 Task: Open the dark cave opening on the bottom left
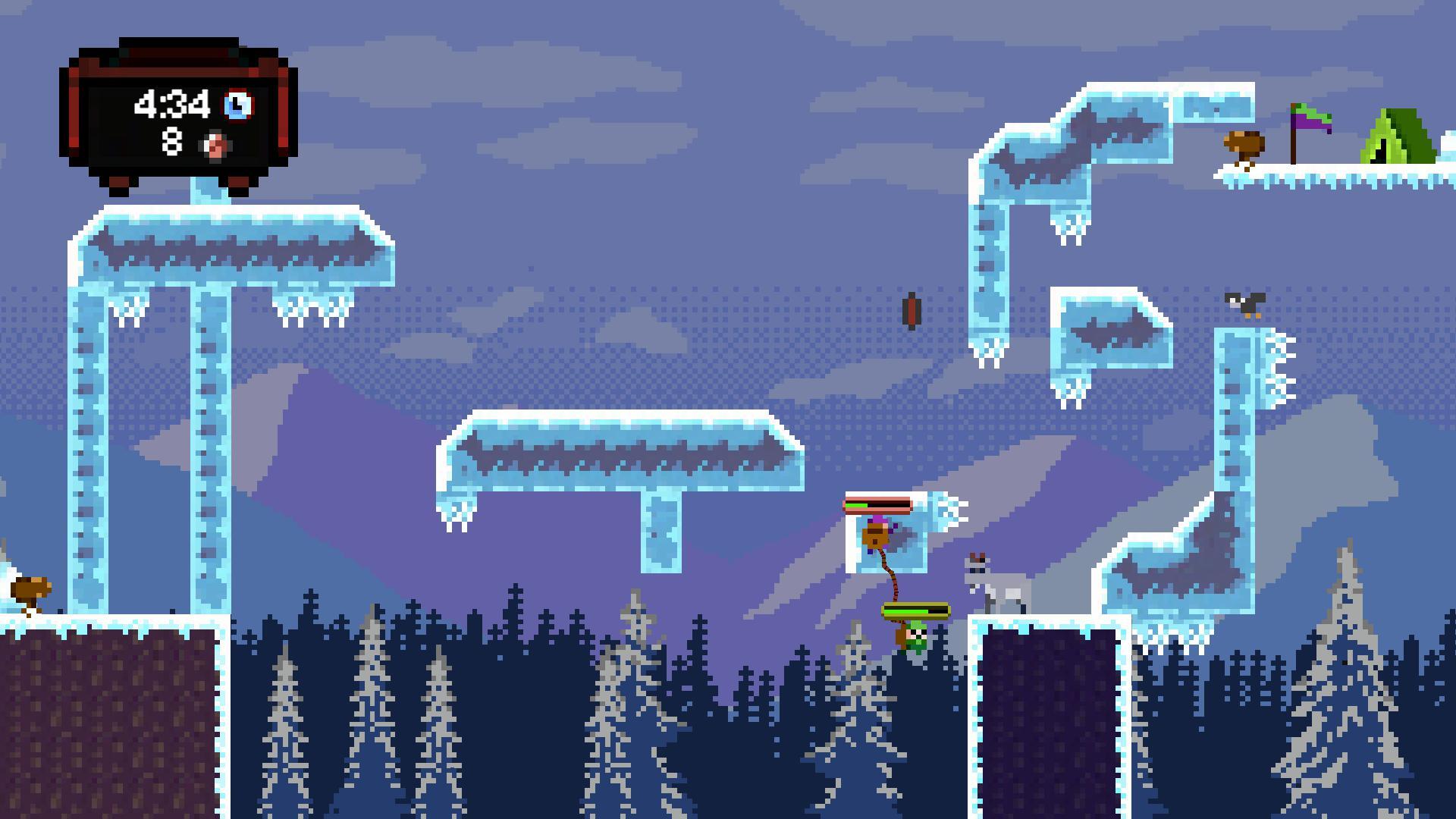click(x=106, y=720)
